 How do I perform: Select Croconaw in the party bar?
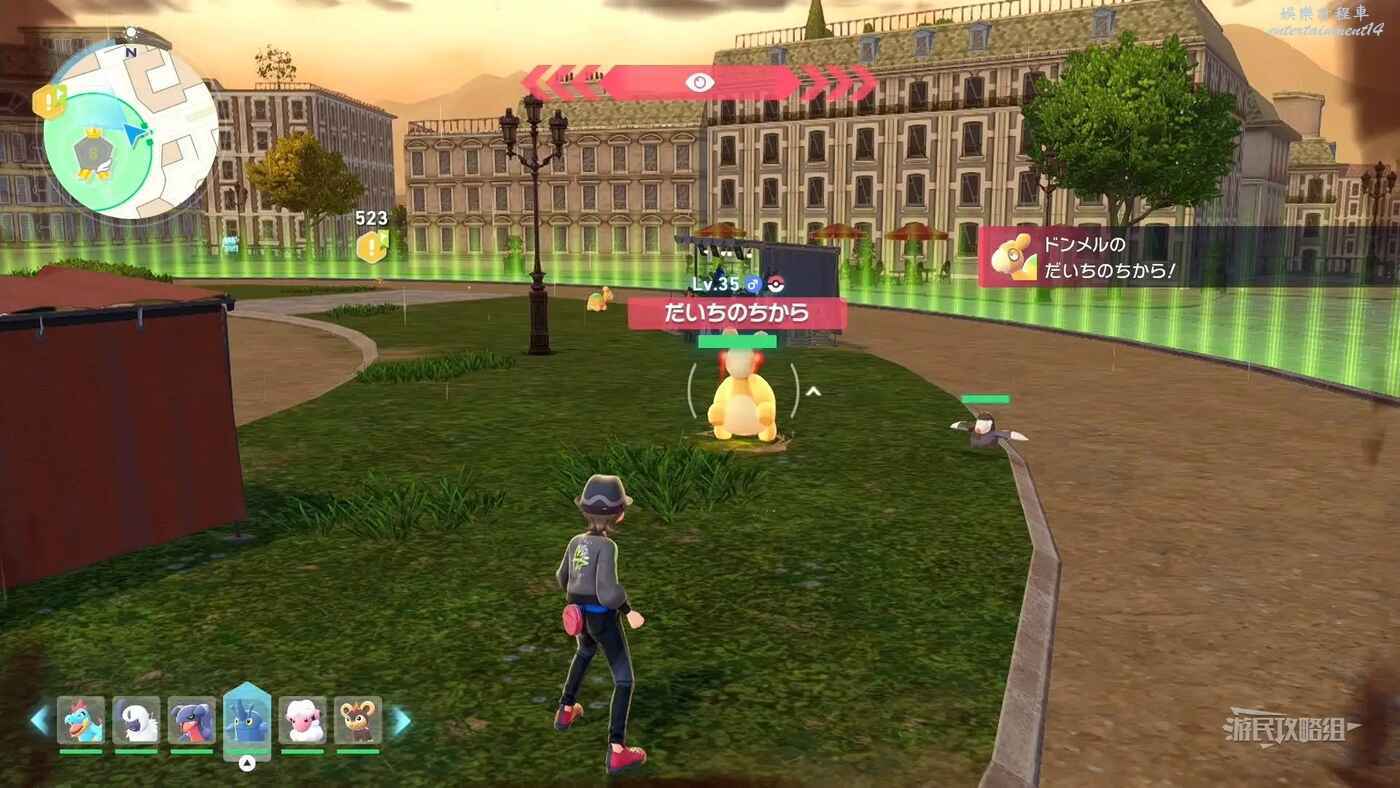point(81,720)
